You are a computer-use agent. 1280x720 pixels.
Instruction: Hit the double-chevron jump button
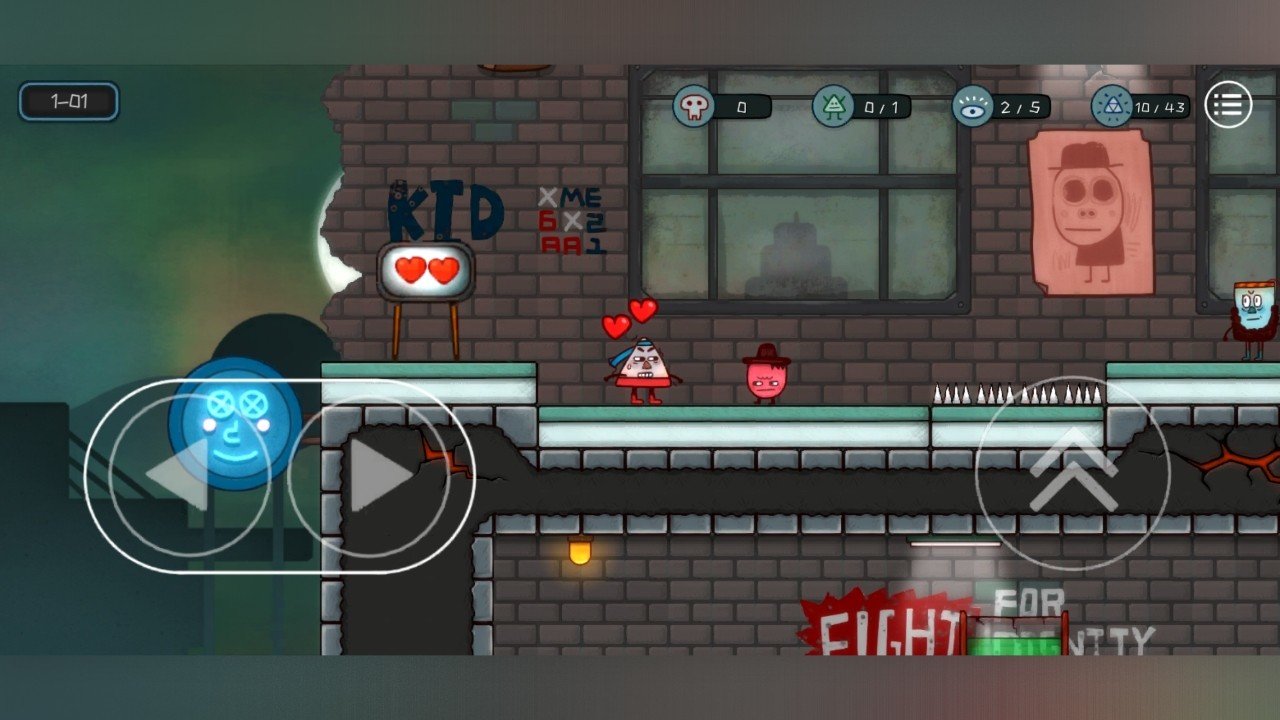coord(1072,474)
